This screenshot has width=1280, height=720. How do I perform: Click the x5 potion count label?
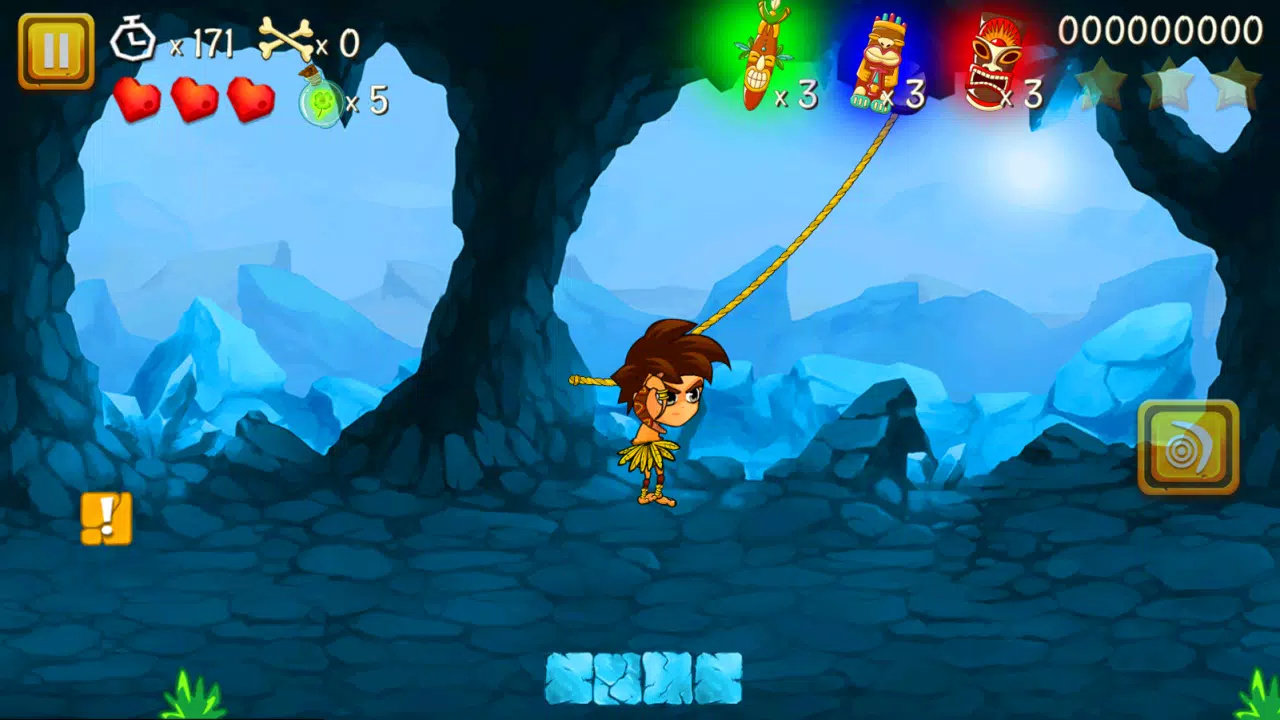(x=368, y=101)
